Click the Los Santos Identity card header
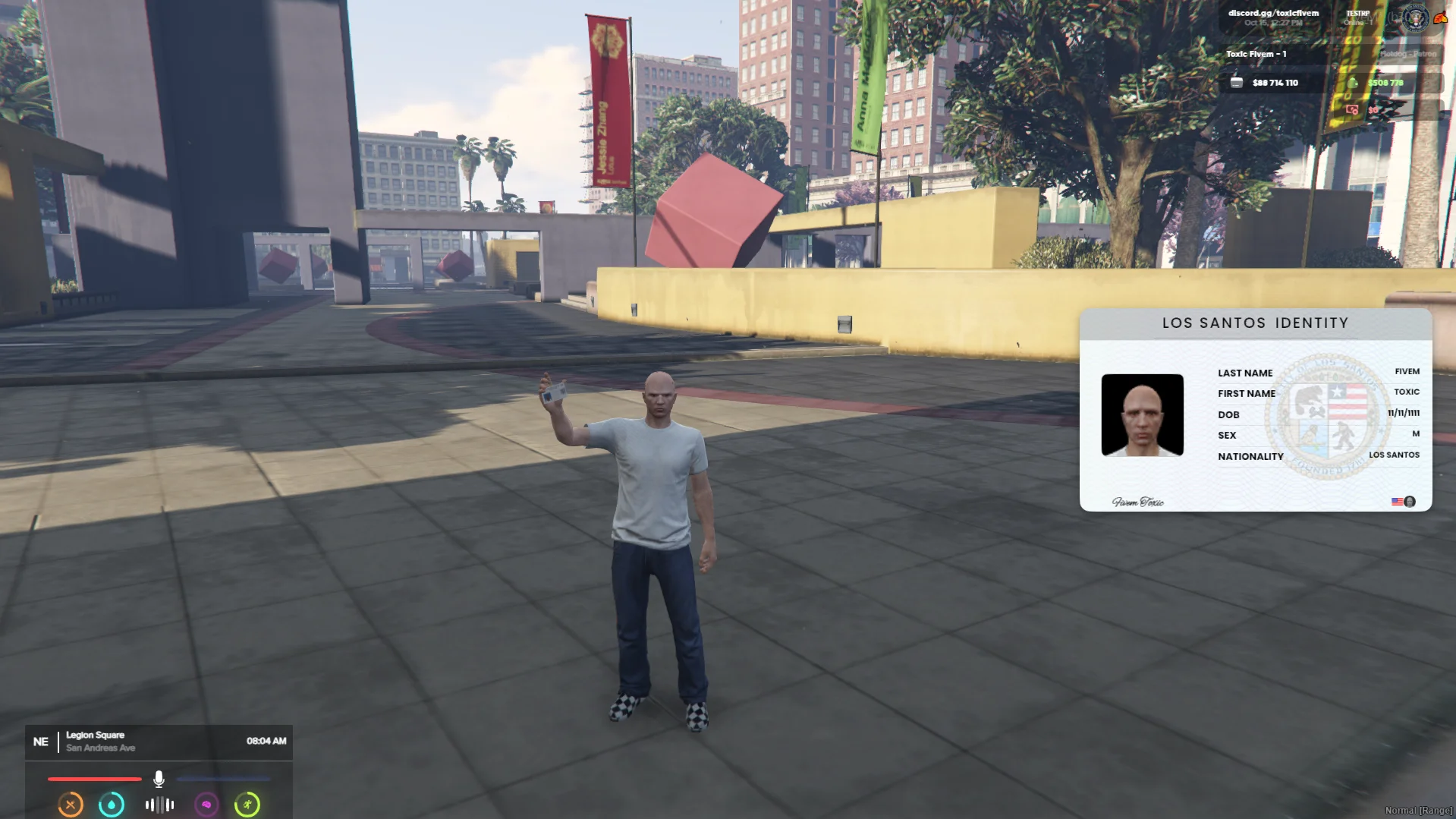 coord(1255,323)
